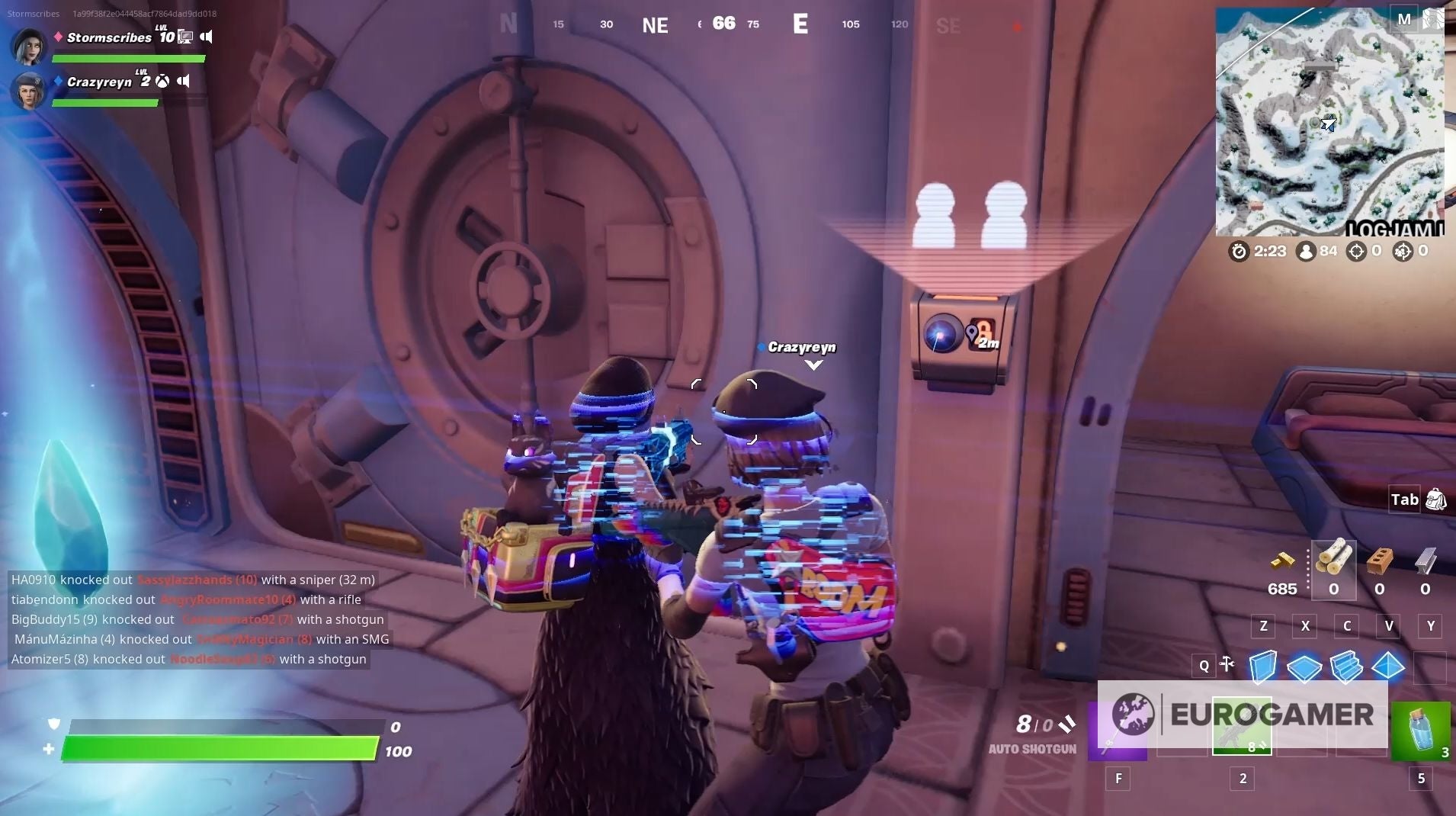Open the inventory via the Tab backpack icon

1435,500
